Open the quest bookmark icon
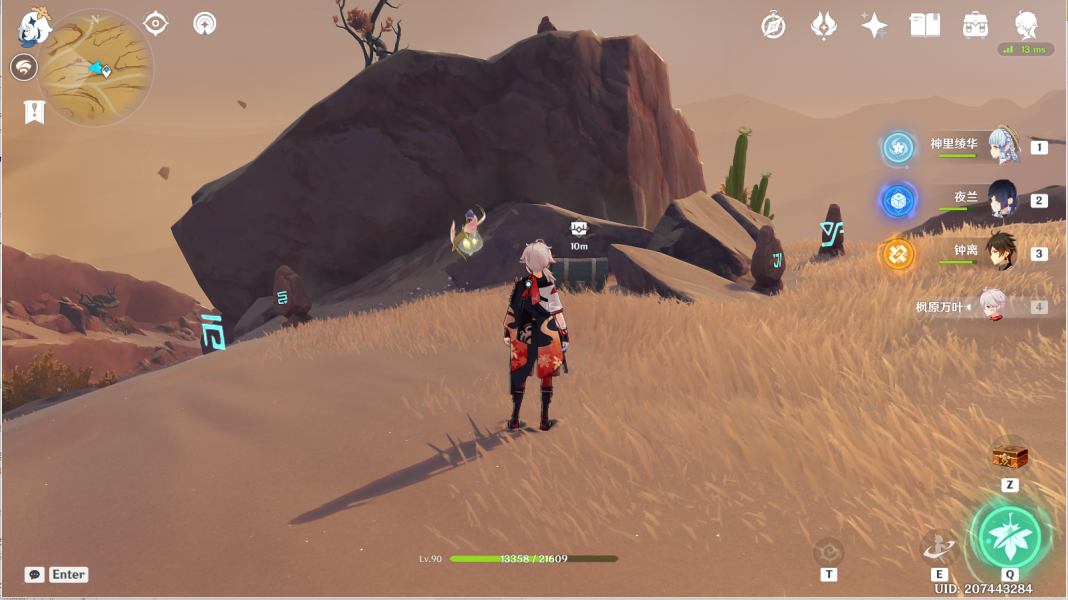 tap(34, 111)
